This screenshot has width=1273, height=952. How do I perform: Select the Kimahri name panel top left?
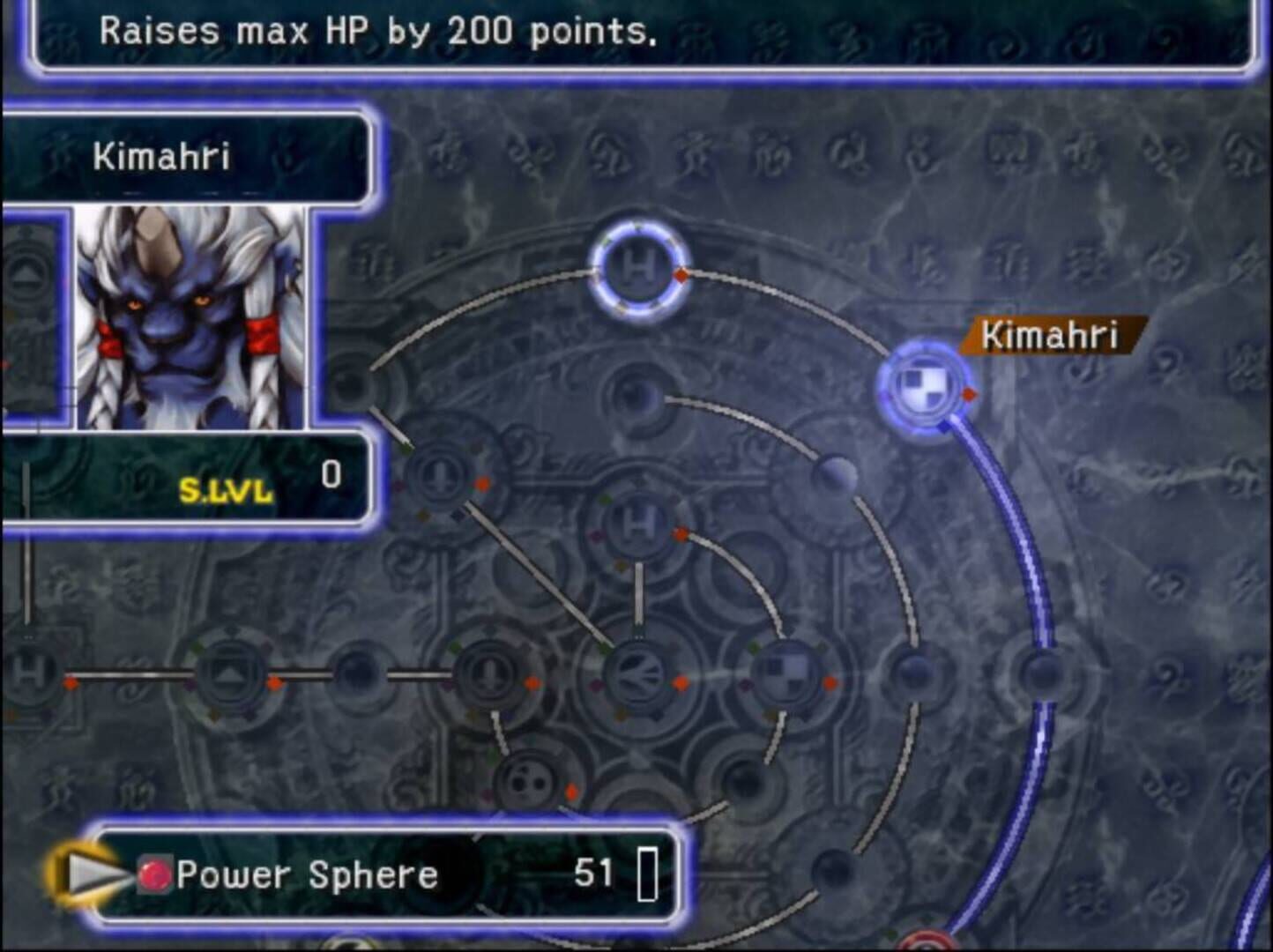click(163, 156)
